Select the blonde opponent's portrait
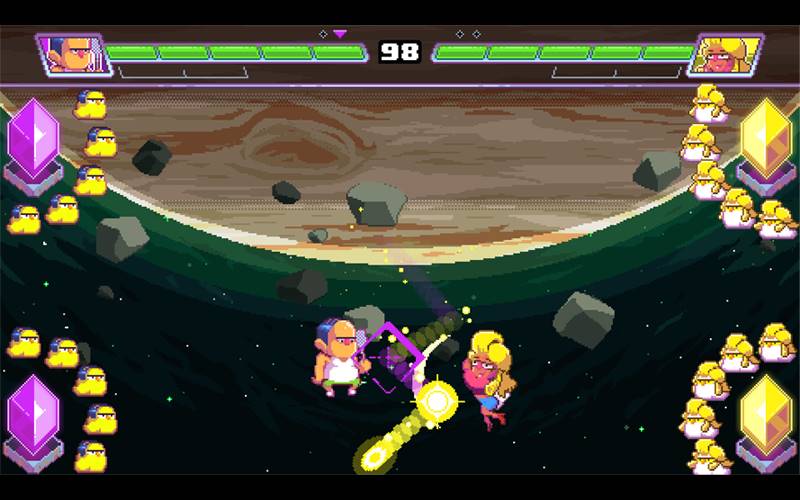The width and height of the screenshot is (800, 500). 725,53
